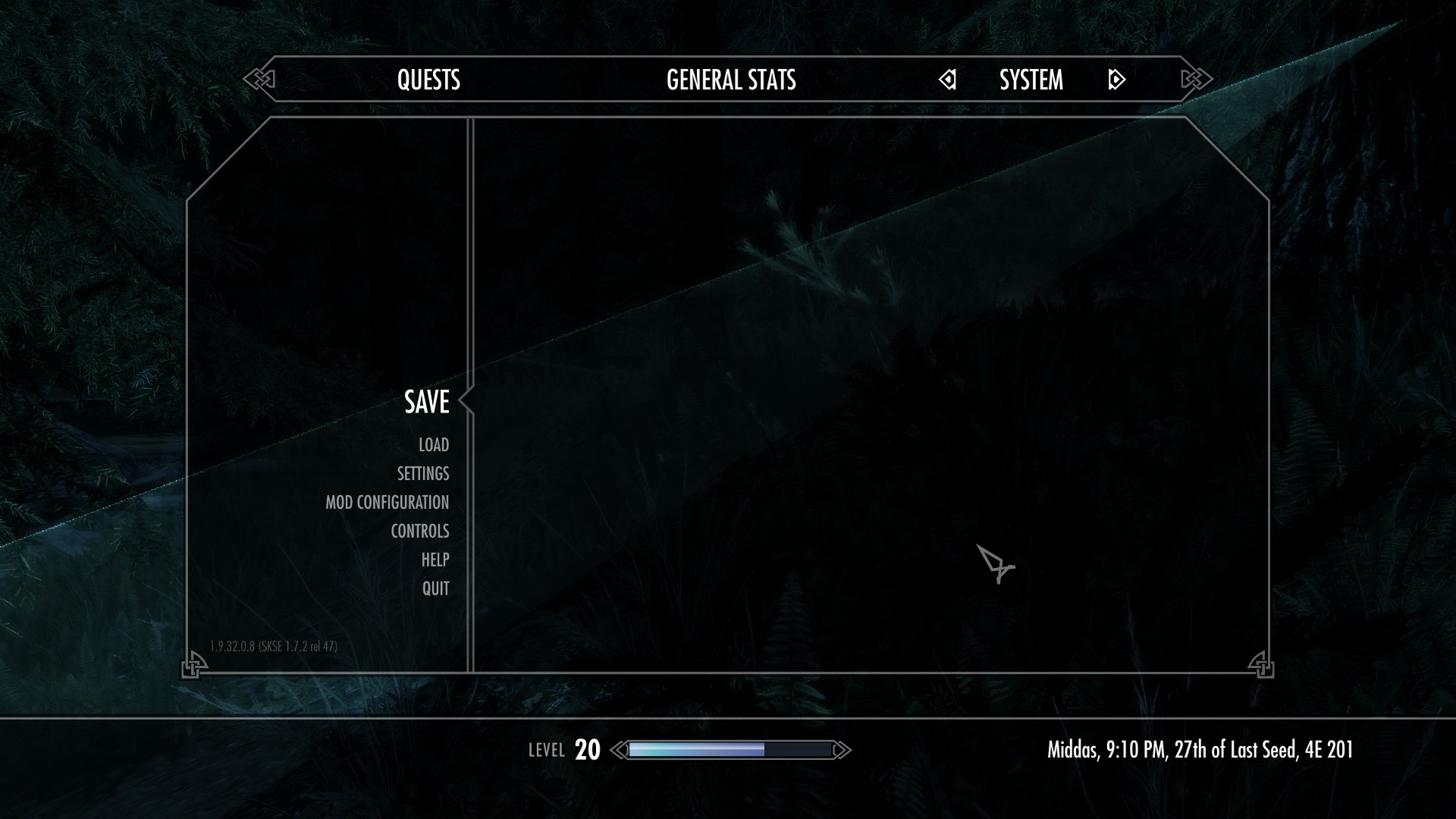Viewport: 1456px width, 819px height.
Task: Click the double-arrow ornament at top left
Action: pyautogui.click(x=258, y=77)
